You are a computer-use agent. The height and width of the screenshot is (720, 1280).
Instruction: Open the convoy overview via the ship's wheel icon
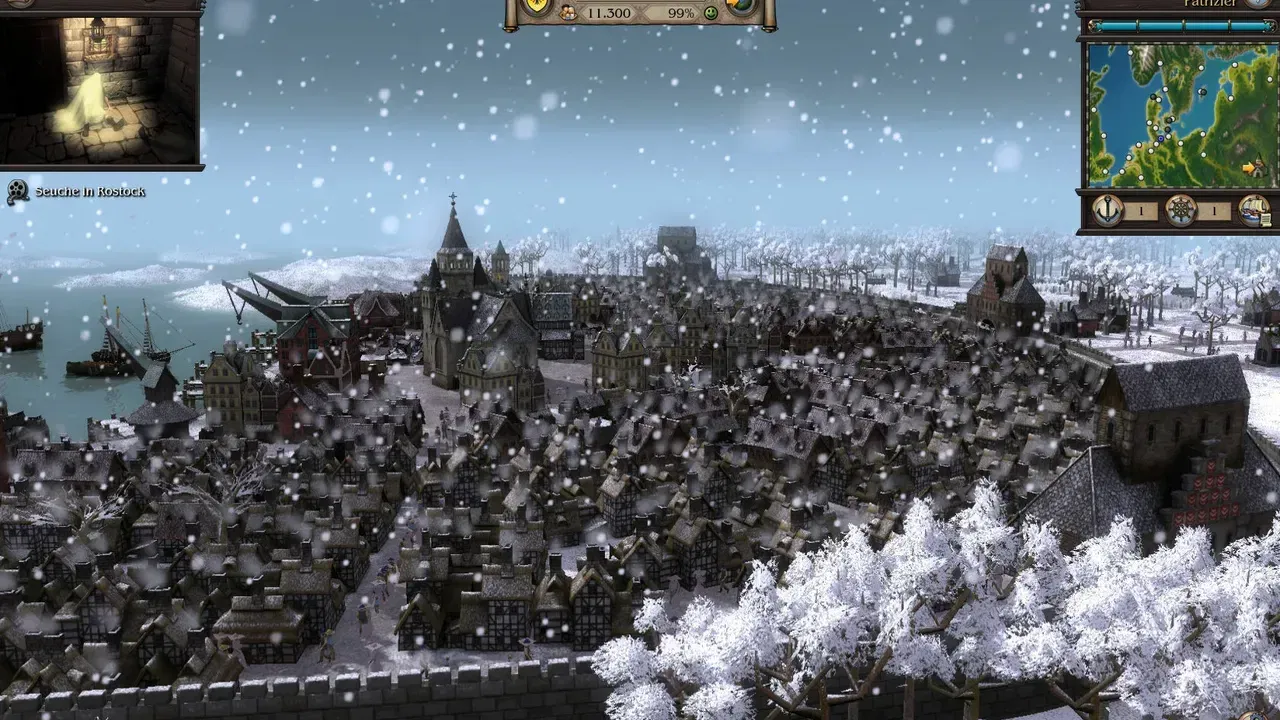pos(1181,212)
